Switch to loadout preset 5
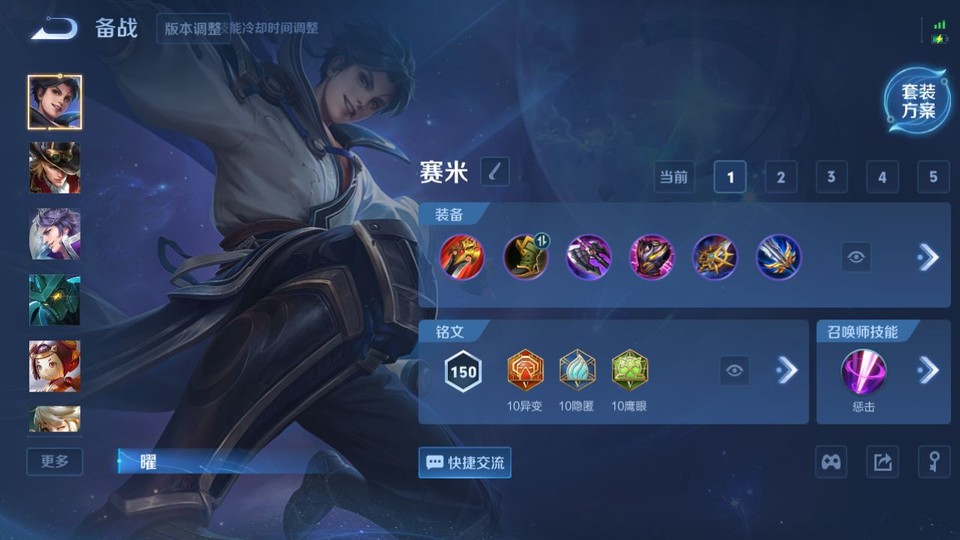The image size is (960, 540). click(x=932, y=177)
